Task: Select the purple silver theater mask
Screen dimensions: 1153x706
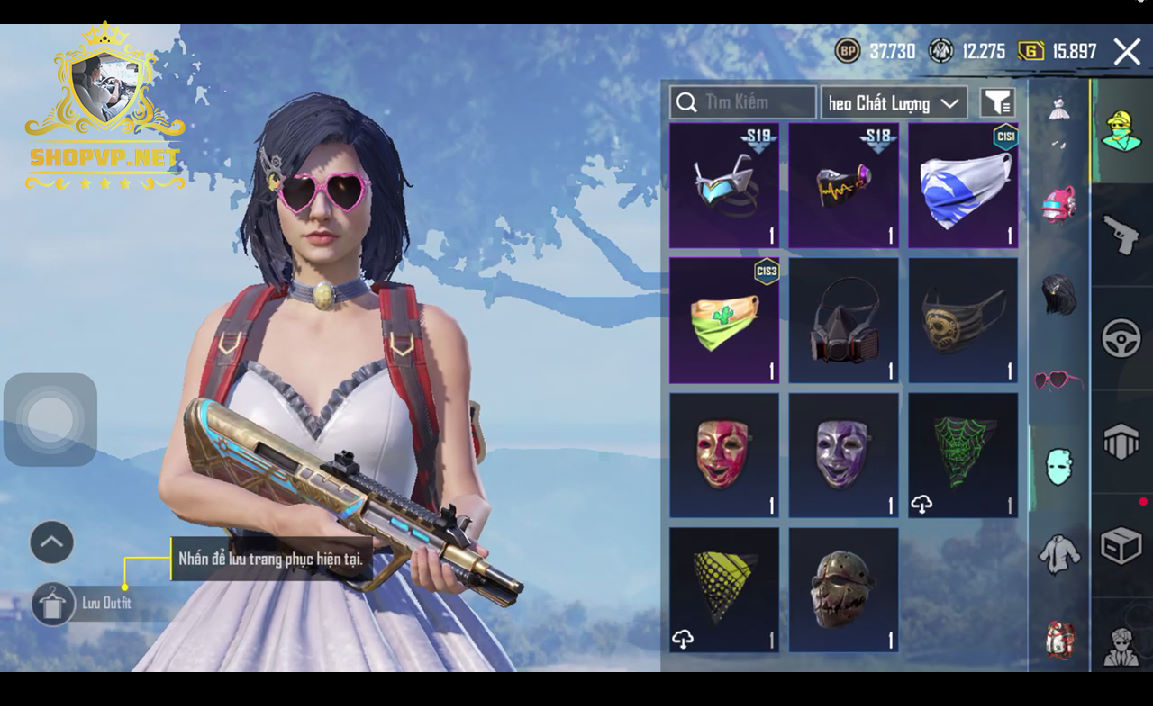Action: tap(843, 455)
